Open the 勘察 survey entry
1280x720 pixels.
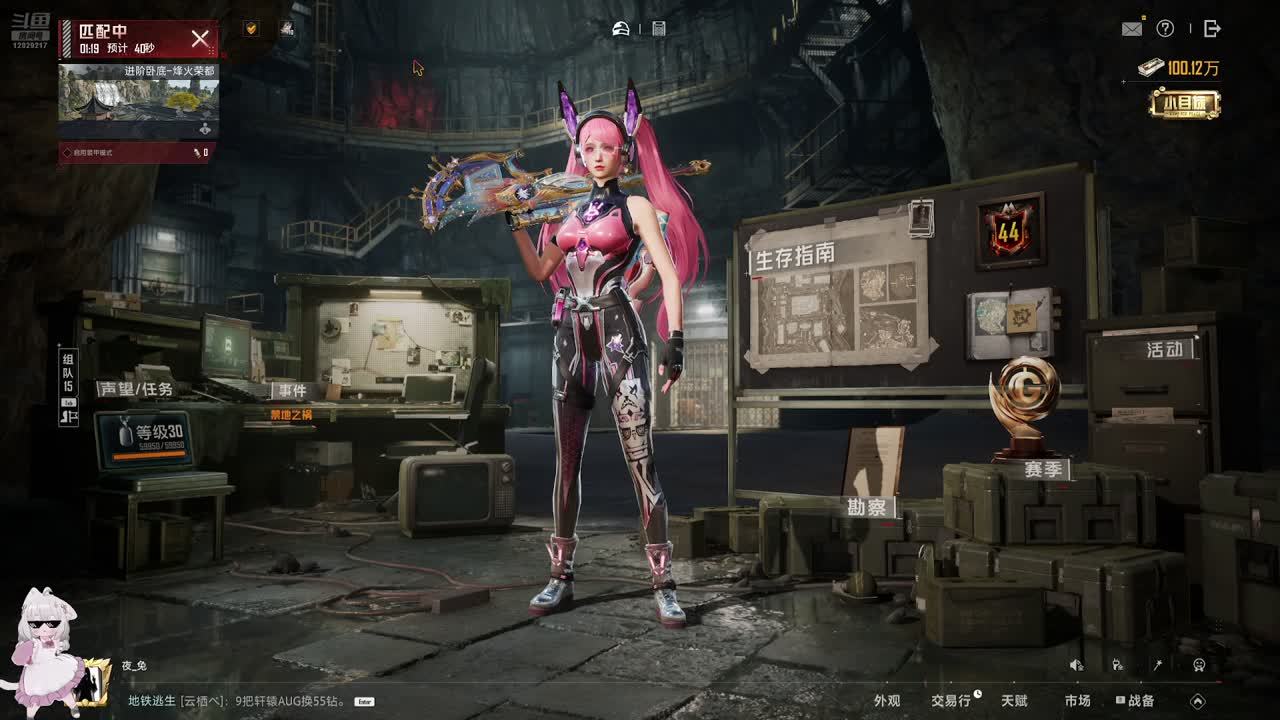coord(867,507)
